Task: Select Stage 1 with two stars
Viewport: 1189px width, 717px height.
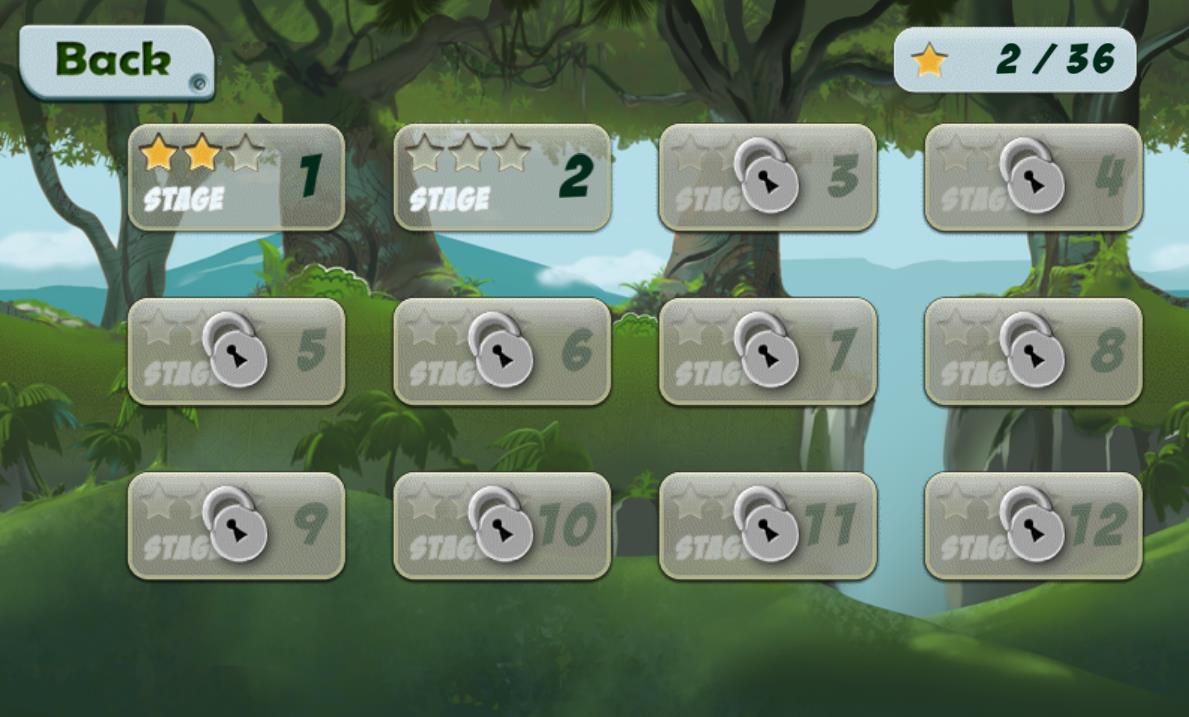Action: point(236,178)
